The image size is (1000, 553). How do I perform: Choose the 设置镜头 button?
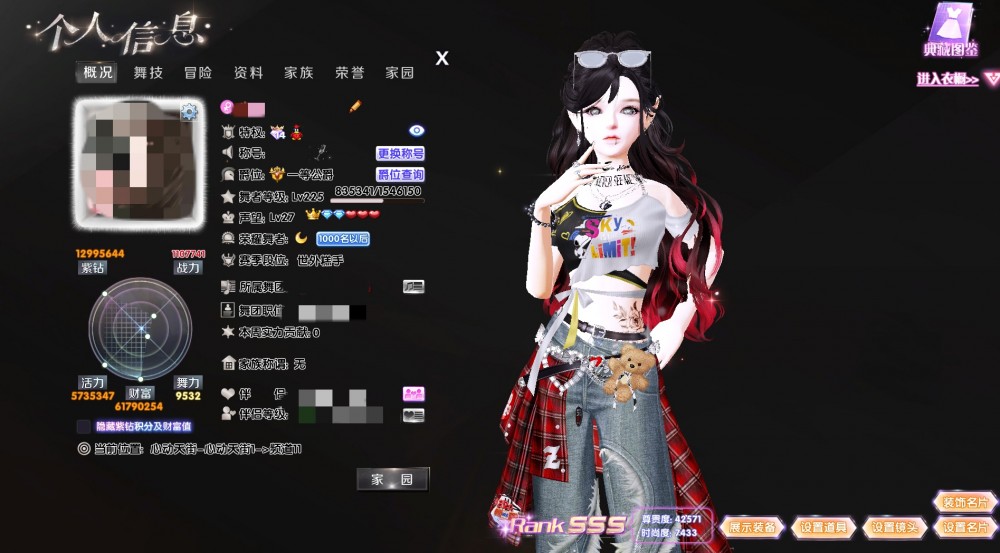894,527
